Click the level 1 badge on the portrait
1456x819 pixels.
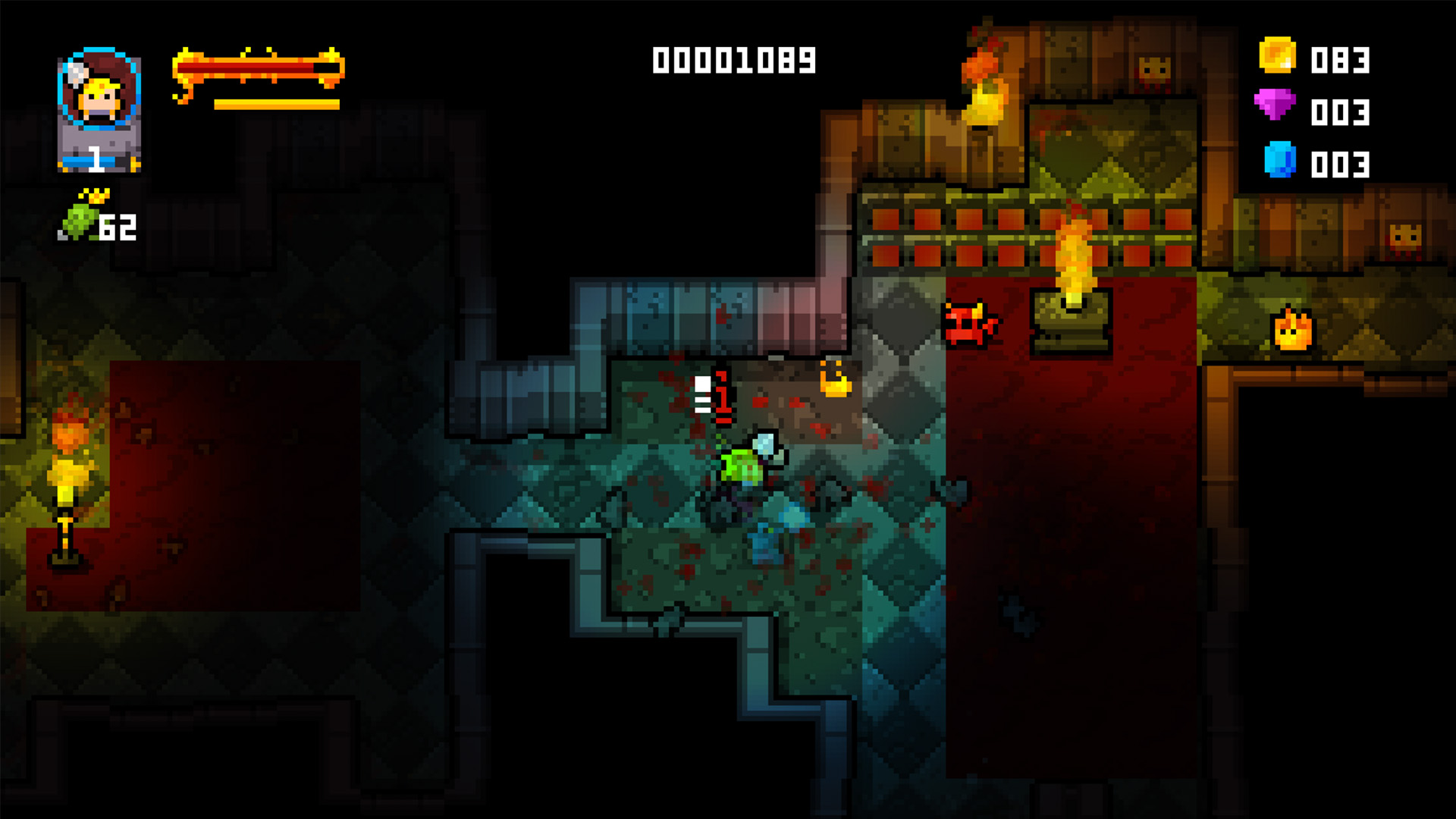coord(97,159)
